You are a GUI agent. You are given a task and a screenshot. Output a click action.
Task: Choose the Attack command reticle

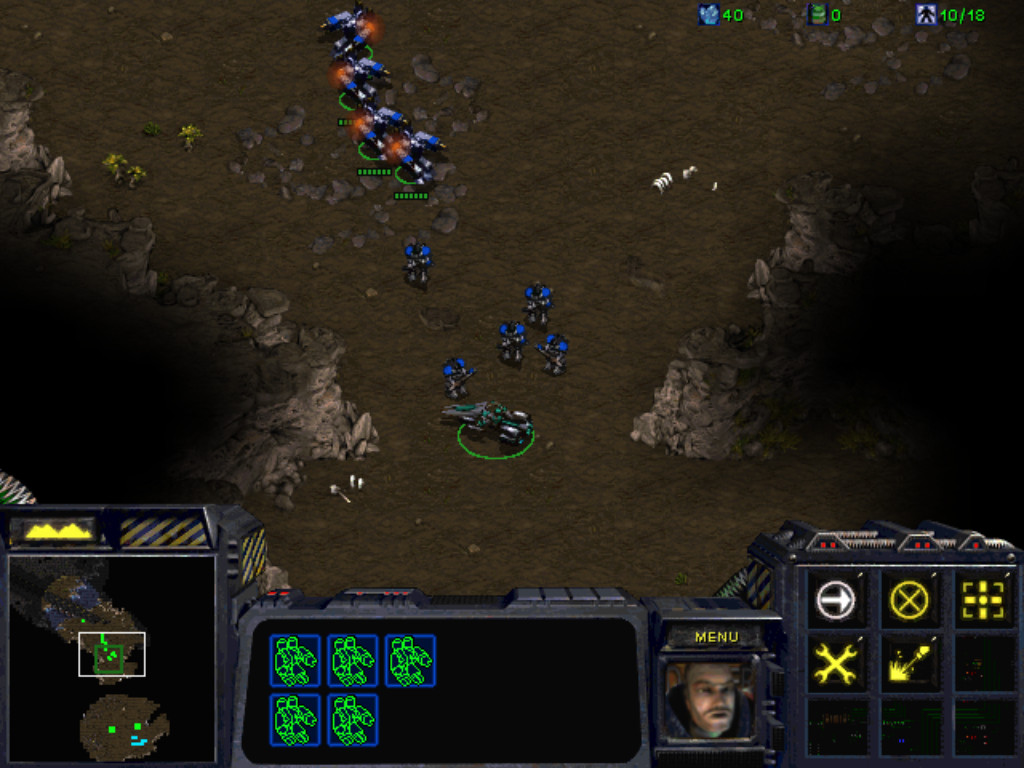tap(982, 600)
